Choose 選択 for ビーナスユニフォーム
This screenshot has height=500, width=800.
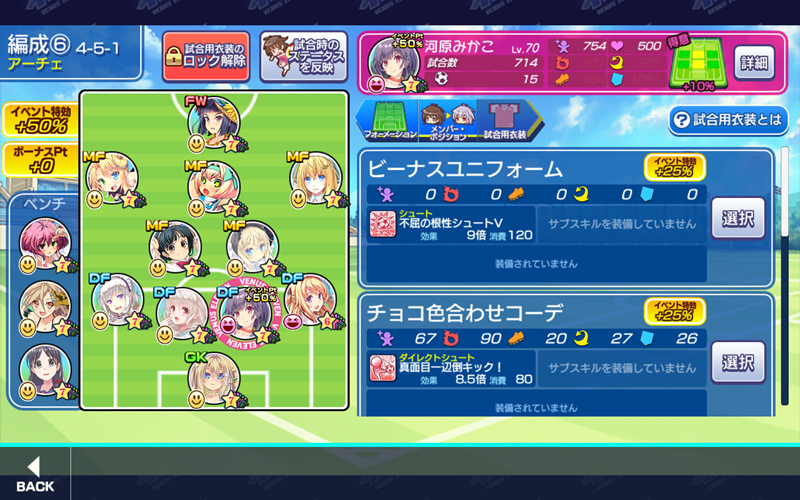[x=738, y=218]
